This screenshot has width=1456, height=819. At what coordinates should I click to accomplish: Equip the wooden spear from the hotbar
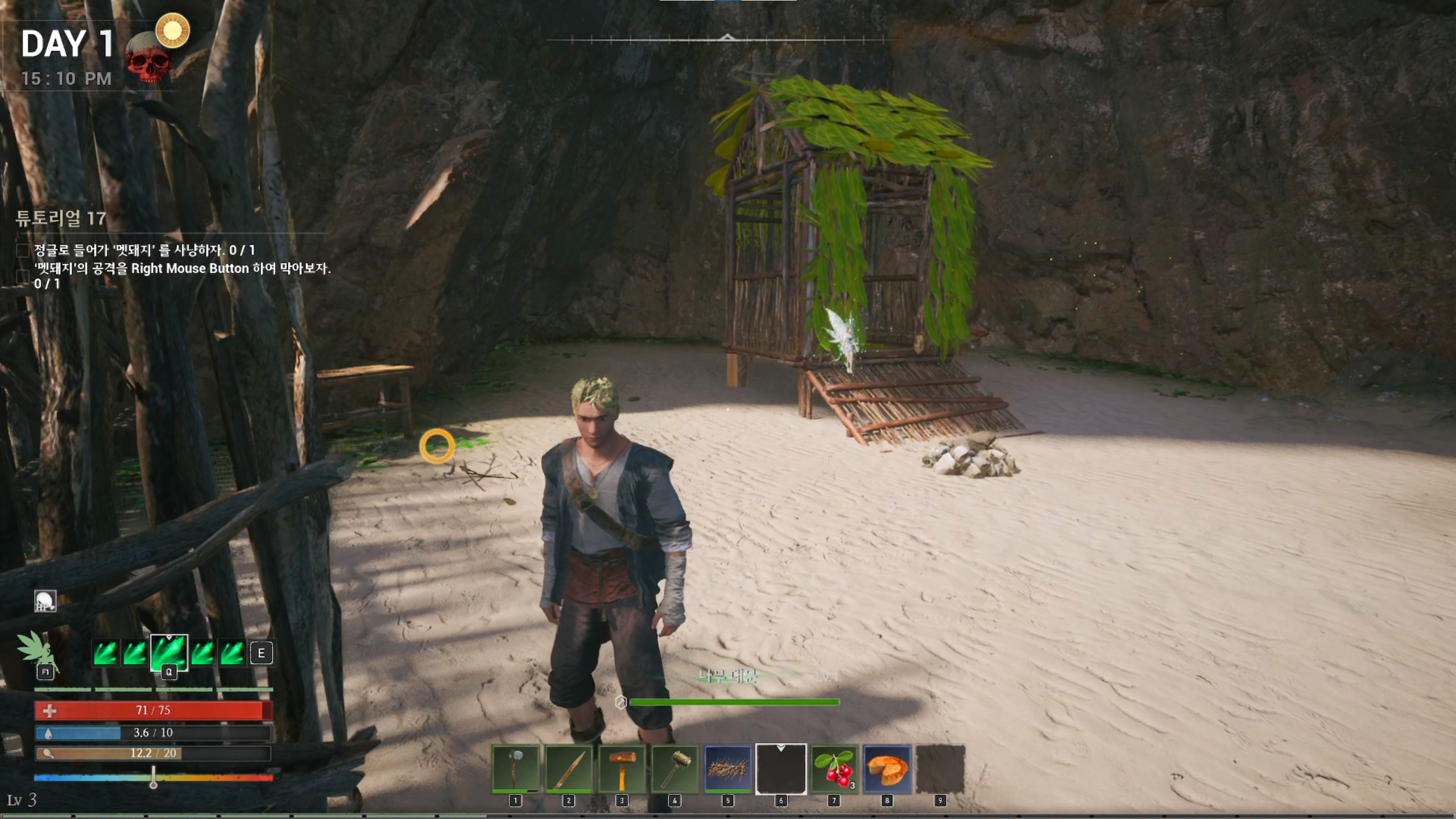click(x=568, y=768)
